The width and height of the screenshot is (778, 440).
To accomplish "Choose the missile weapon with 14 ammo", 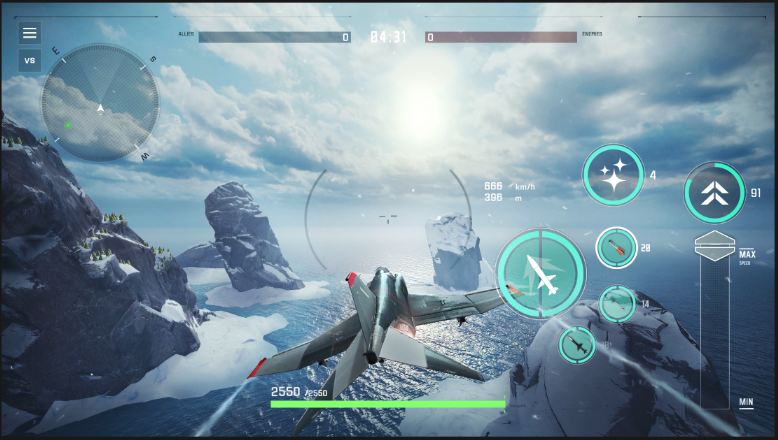I will [x=617, y=303].
